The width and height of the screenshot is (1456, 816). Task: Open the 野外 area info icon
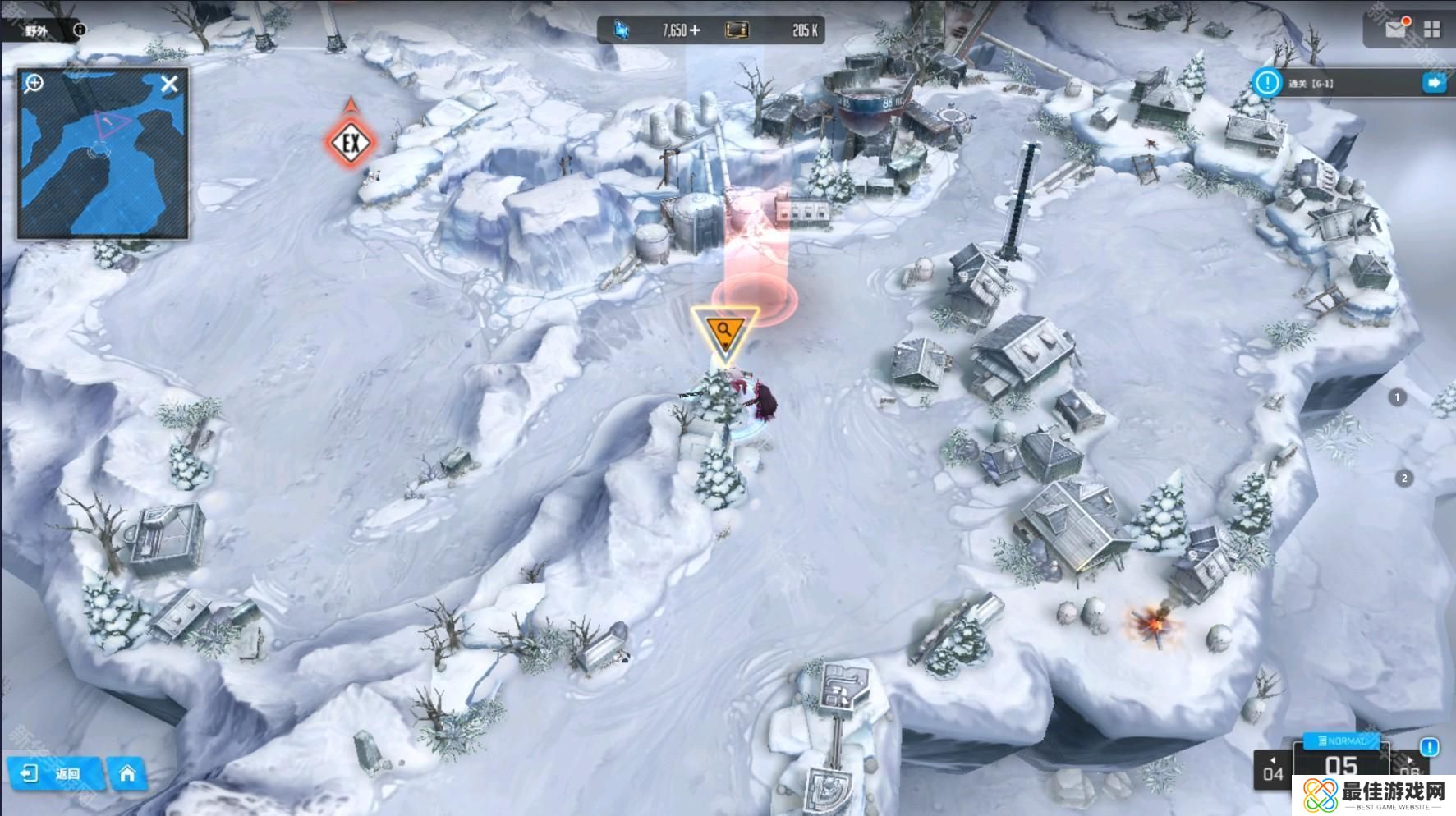coord(80,30)
